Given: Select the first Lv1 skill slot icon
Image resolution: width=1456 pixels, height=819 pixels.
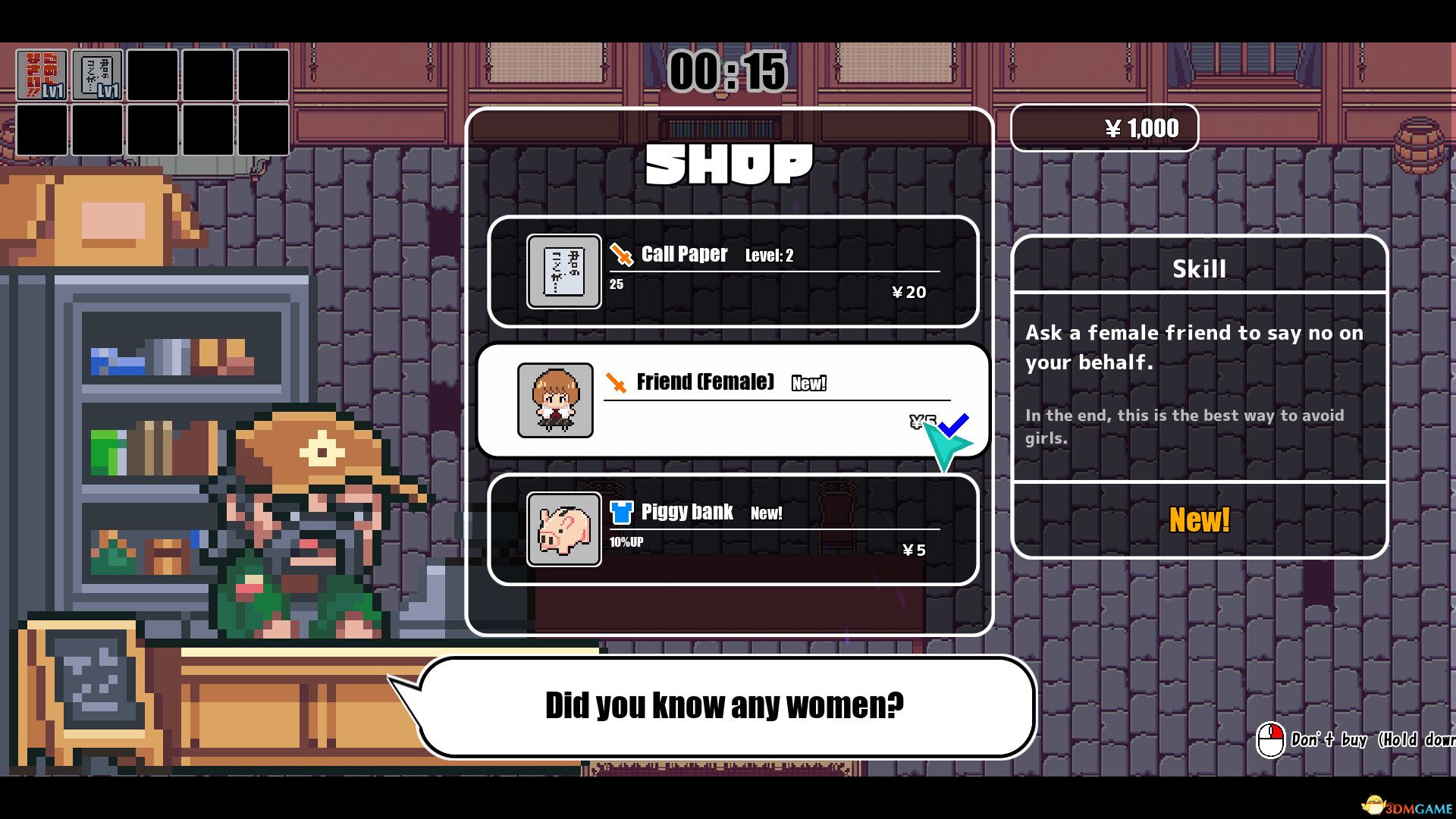Looking at the screenshot, I should (x=42, y=74).
